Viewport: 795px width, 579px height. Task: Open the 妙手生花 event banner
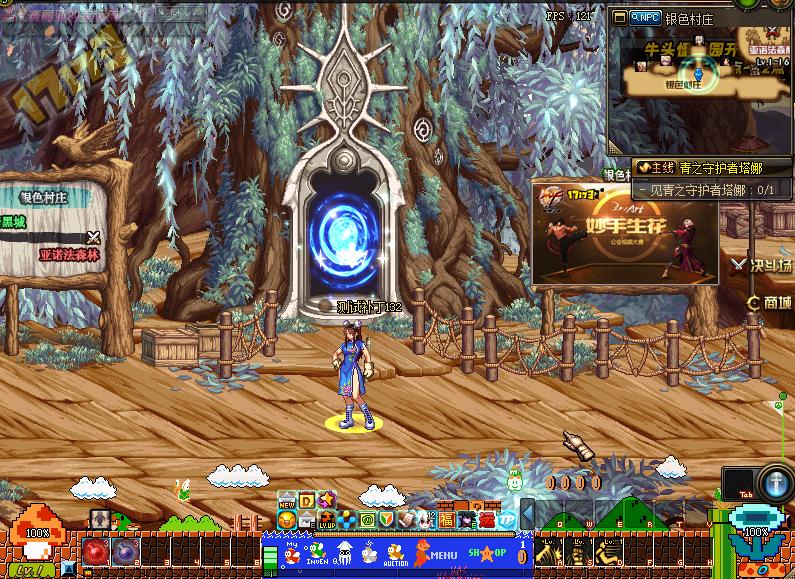(x=624, y=232)
